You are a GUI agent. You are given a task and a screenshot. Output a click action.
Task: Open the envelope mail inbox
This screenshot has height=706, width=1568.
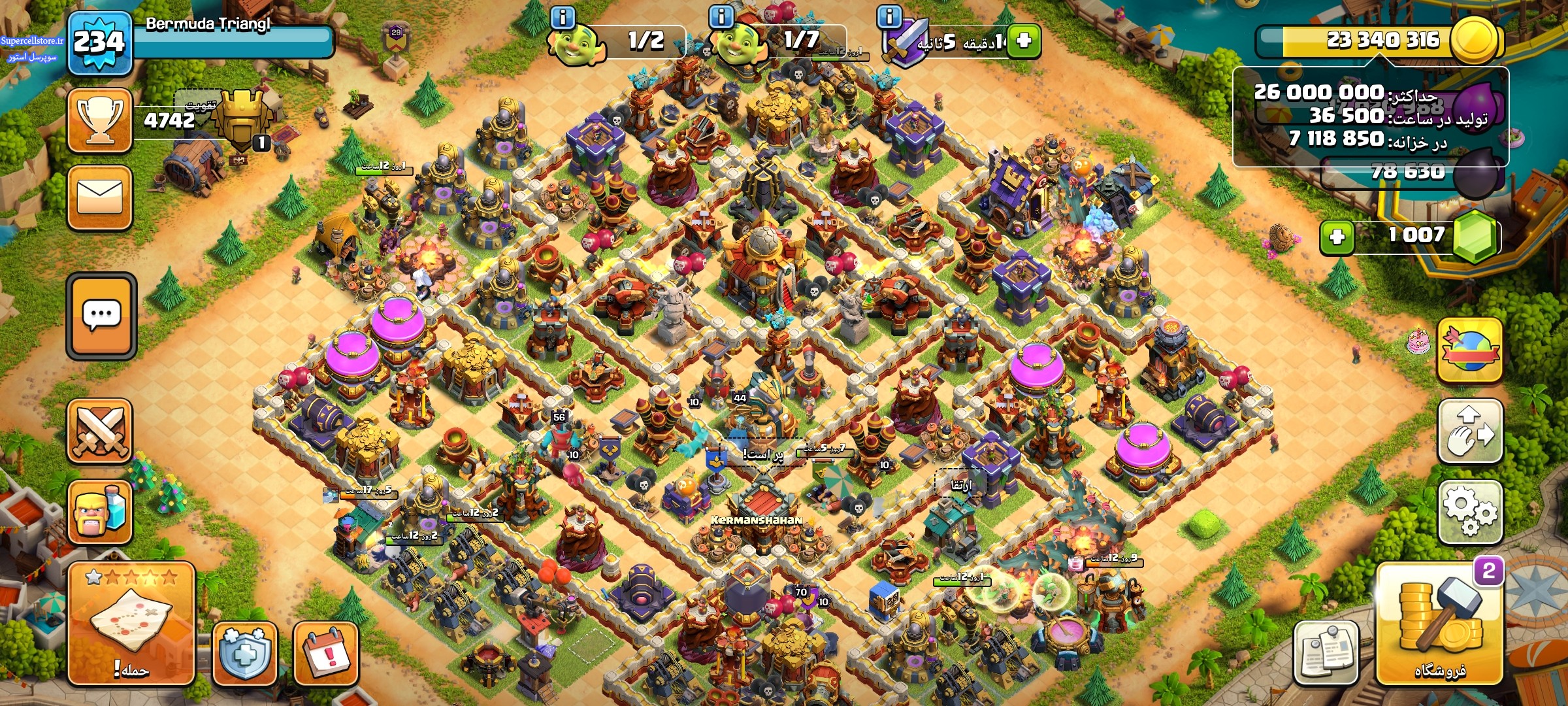(x=100, y=197)
